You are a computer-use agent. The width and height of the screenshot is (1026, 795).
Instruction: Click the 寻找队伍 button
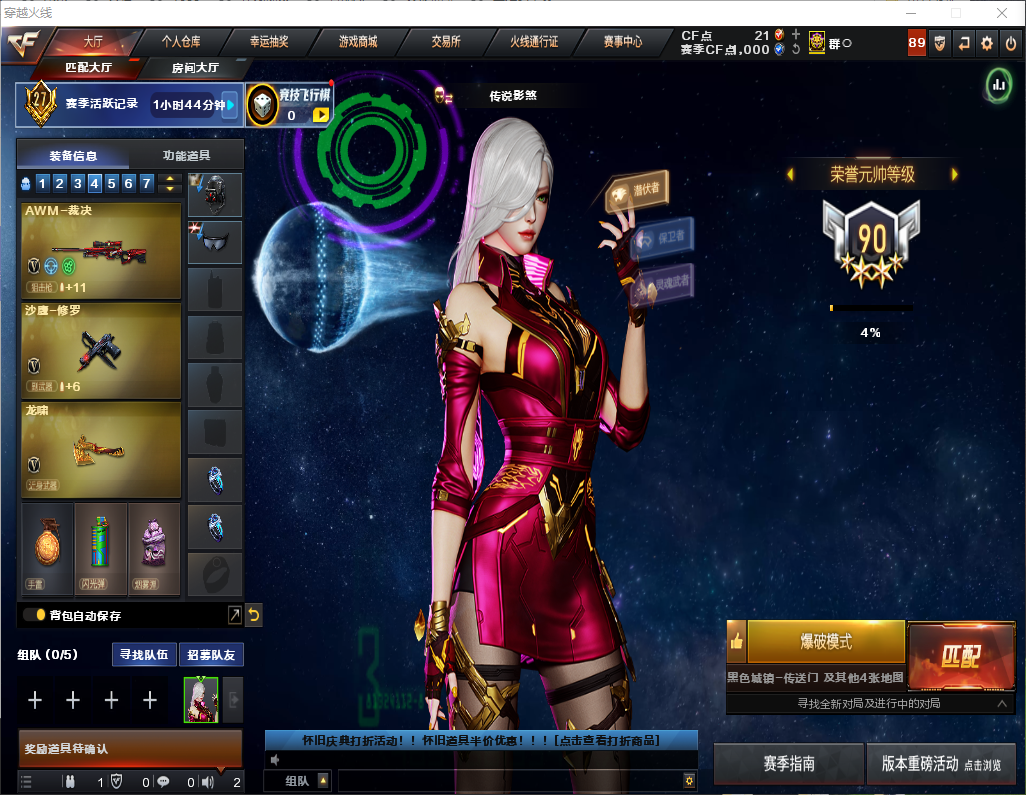click(142, 655)
